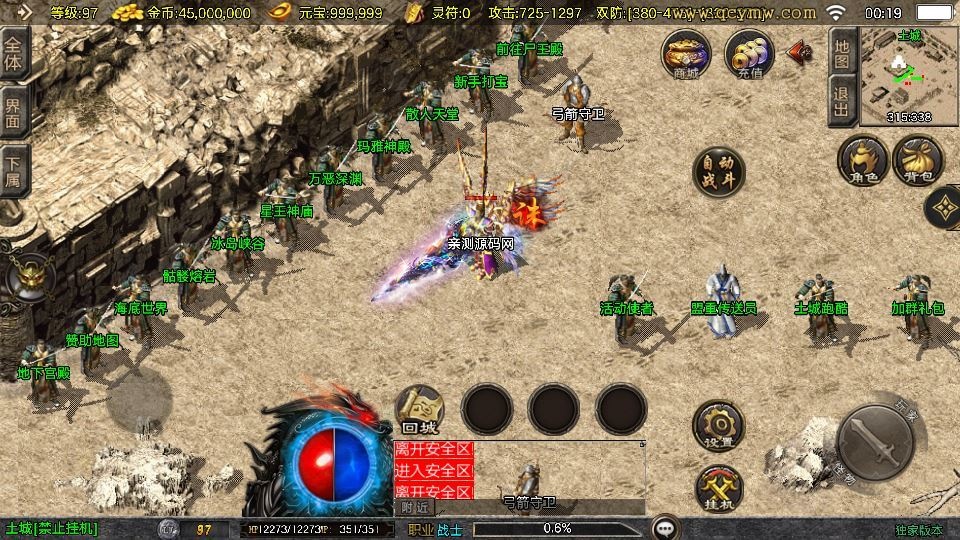Image resolution: width=960 pixels, height=540 pixels.
Task: Use the 回城 return-to-town scroll
Action: [x=420, y=409]
